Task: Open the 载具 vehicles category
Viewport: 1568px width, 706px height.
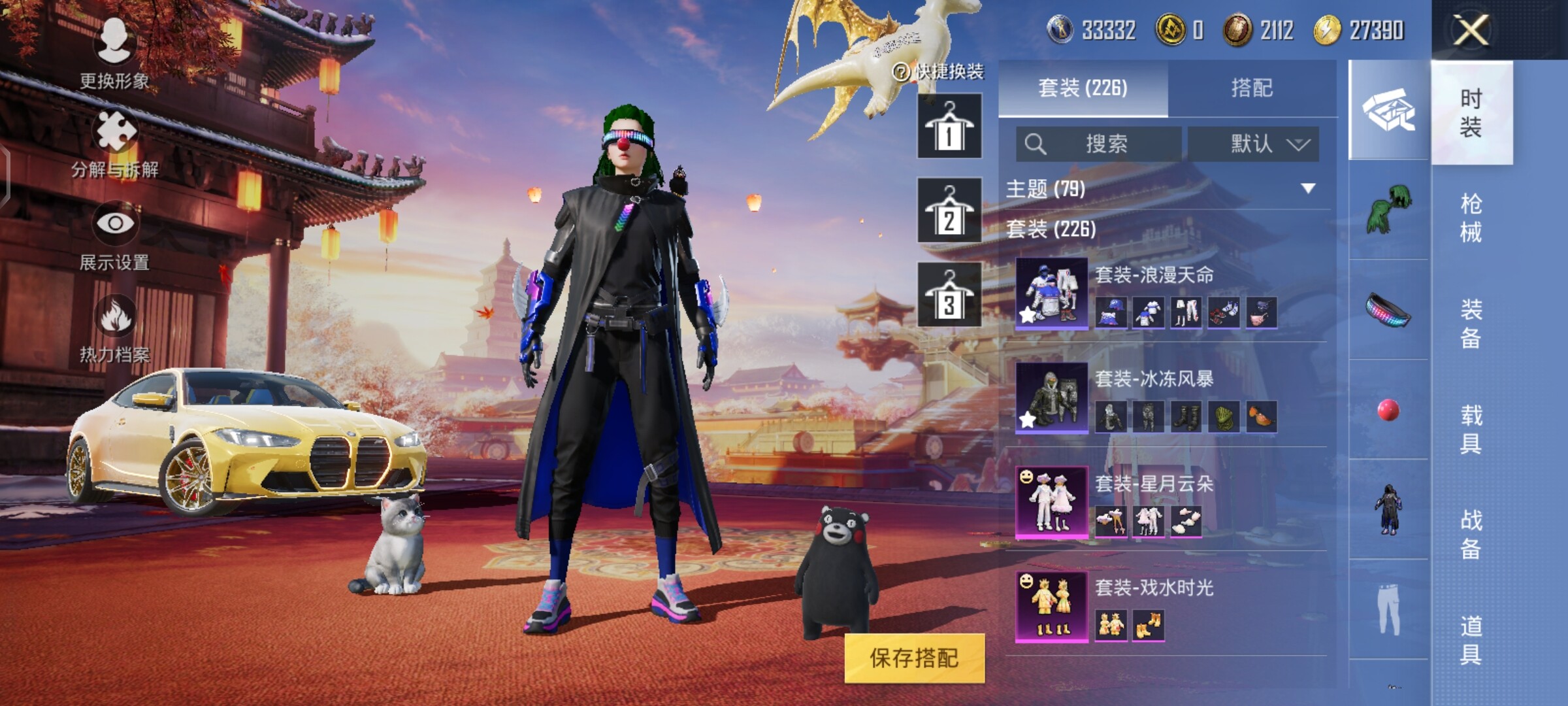Action: (x=1471, y=429)
